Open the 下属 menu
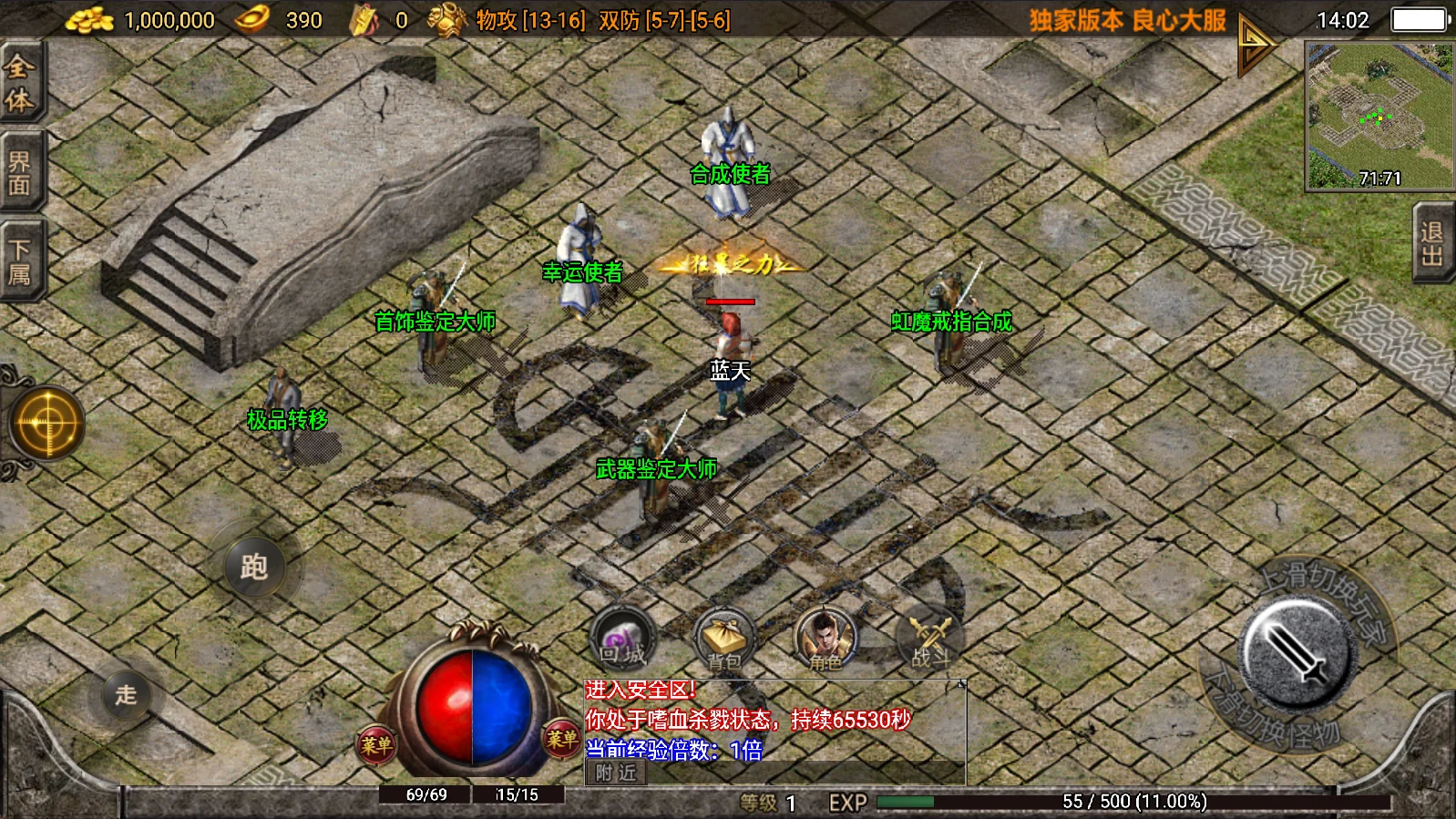The image size is (1456, 819). [x=20, y=262]
